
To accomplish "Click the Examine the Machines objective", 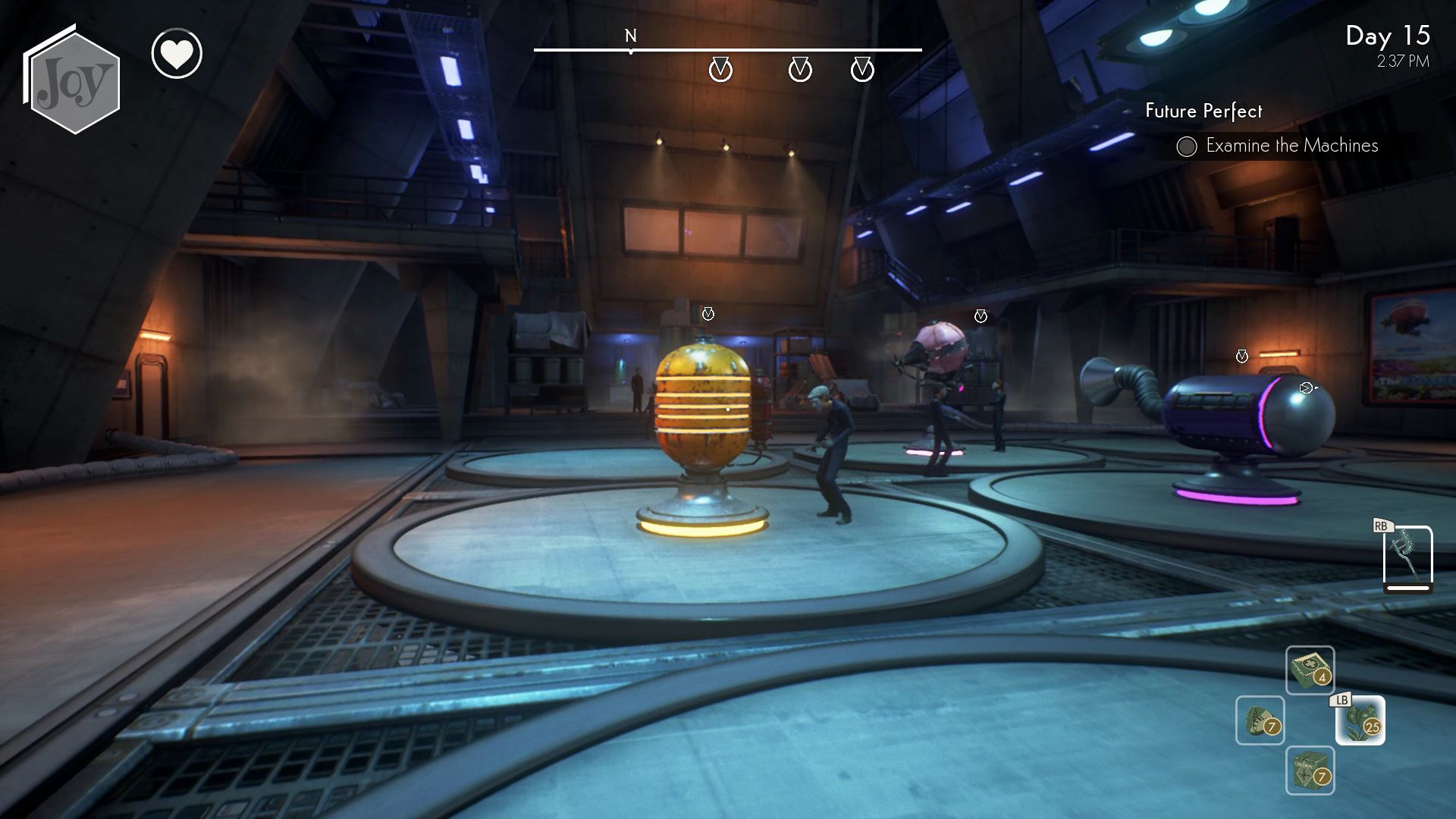I will (x=1291, y=146).
